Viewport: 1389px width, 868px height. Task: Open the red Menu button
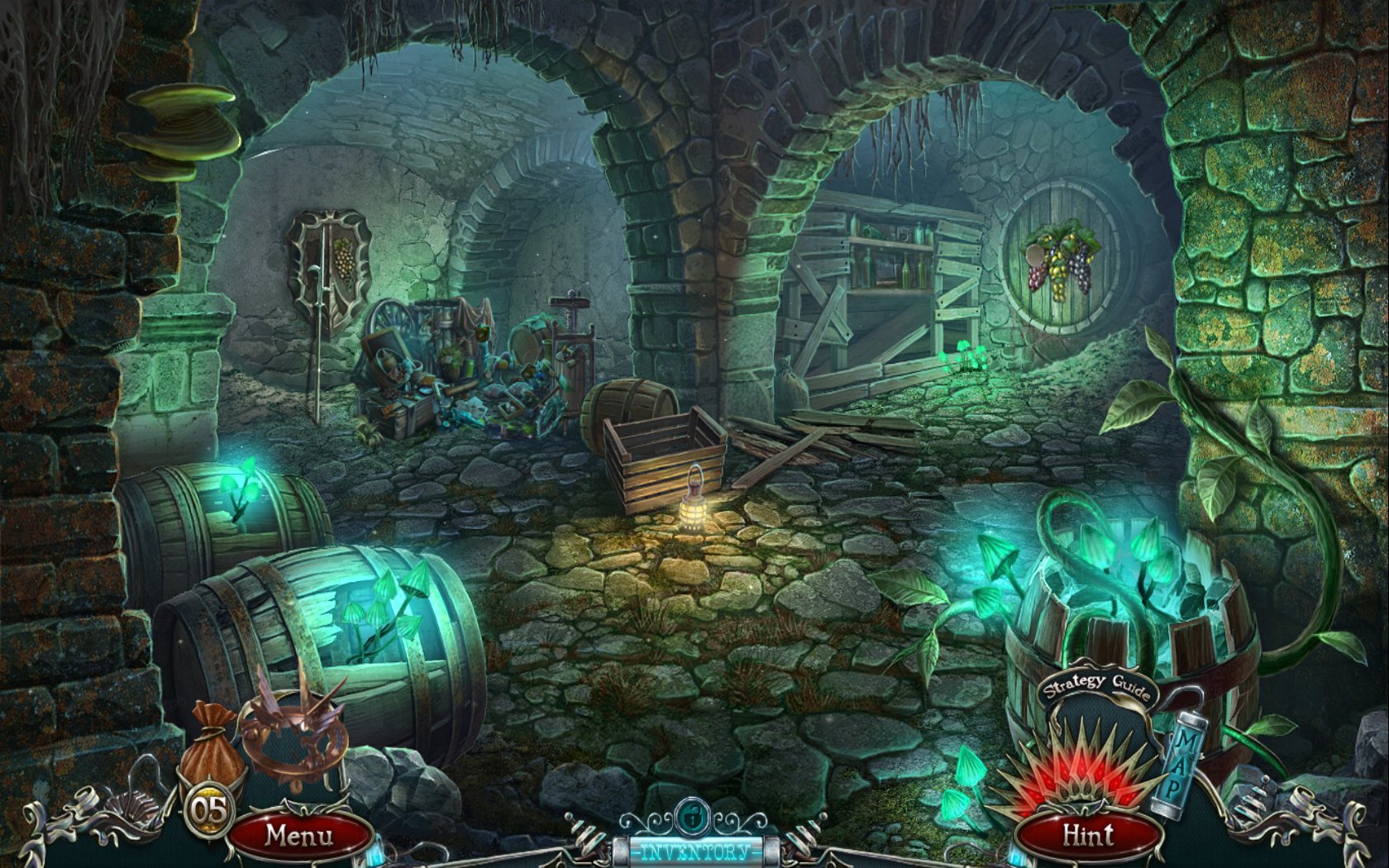click(x=298, y=836)
